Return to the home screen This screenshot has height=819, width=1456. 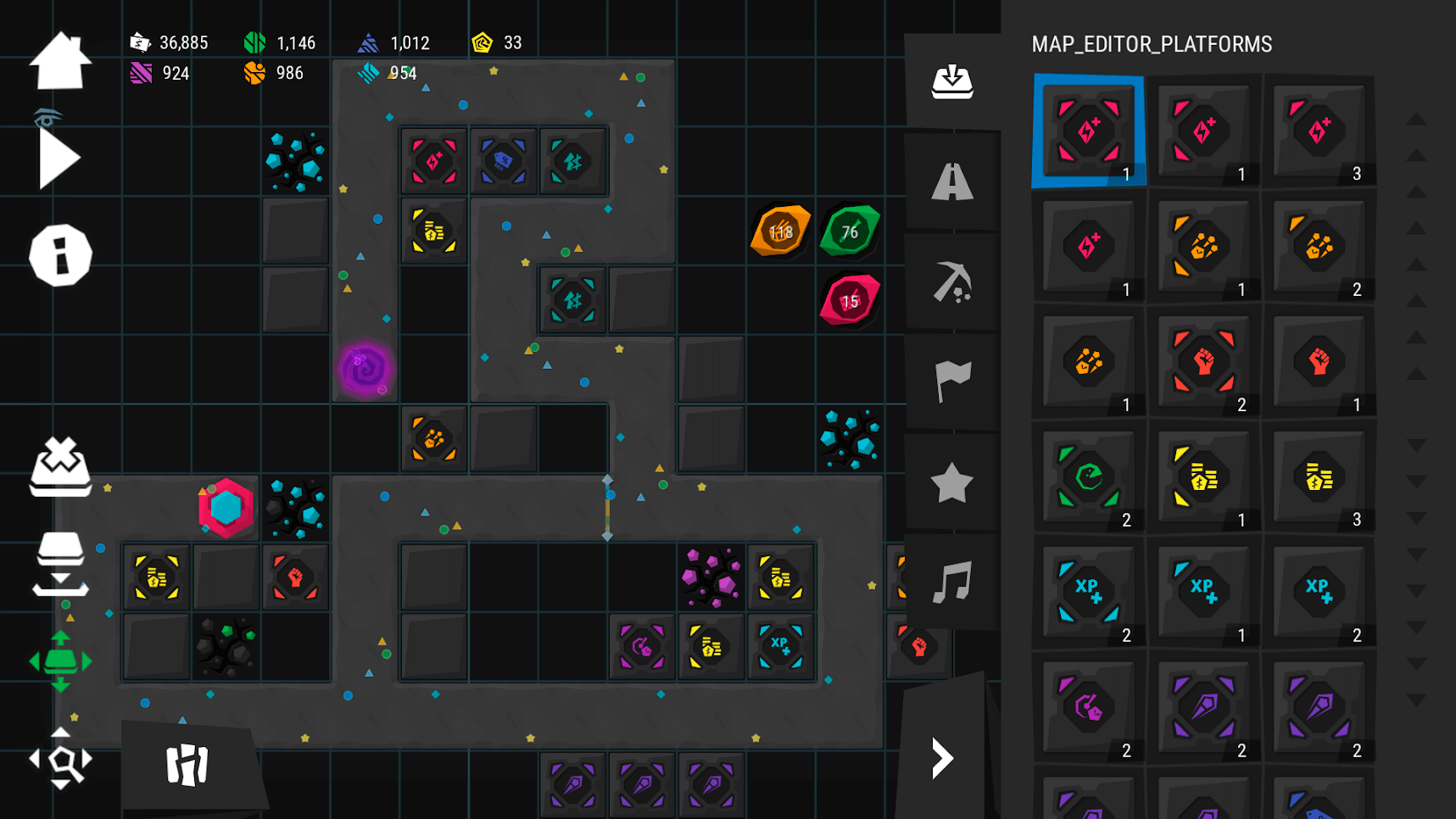click(x=60, y=61)
